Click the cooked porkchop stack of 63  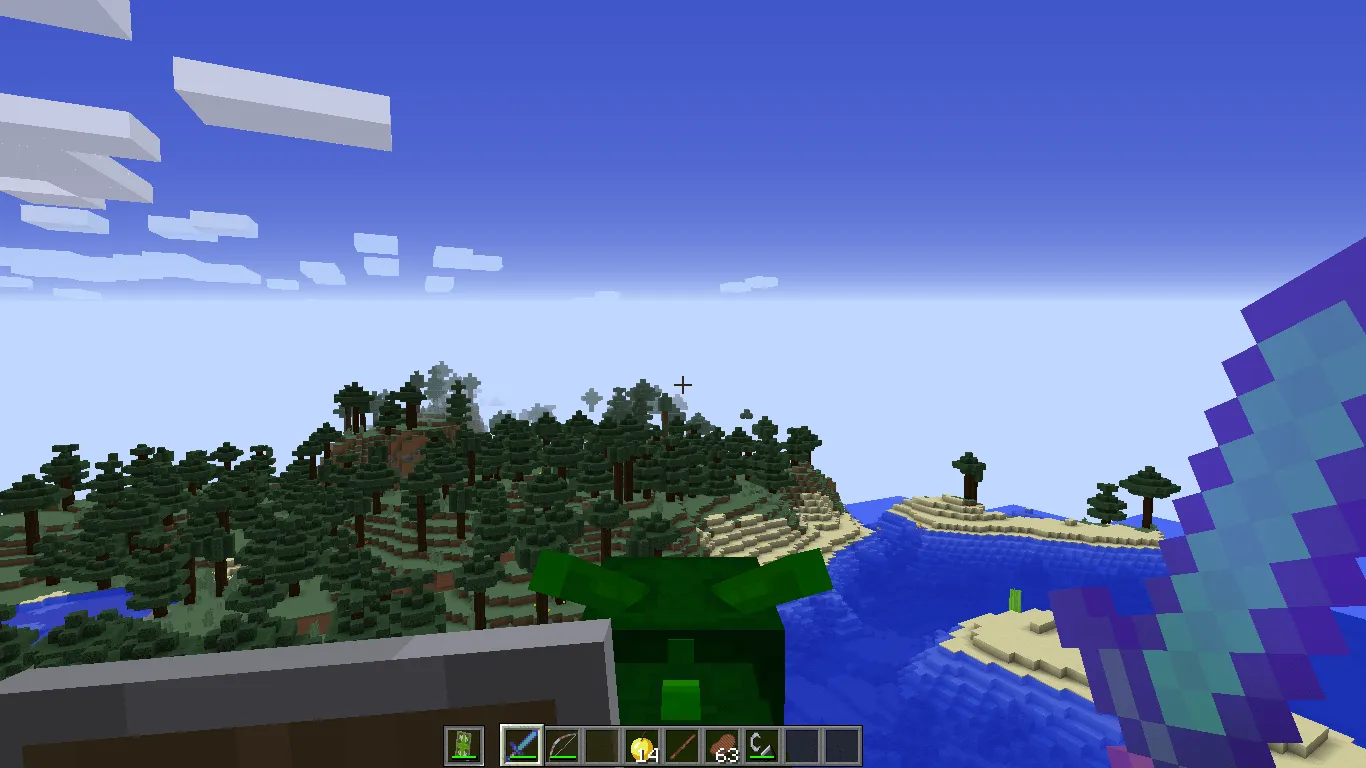tap(722, 745)
